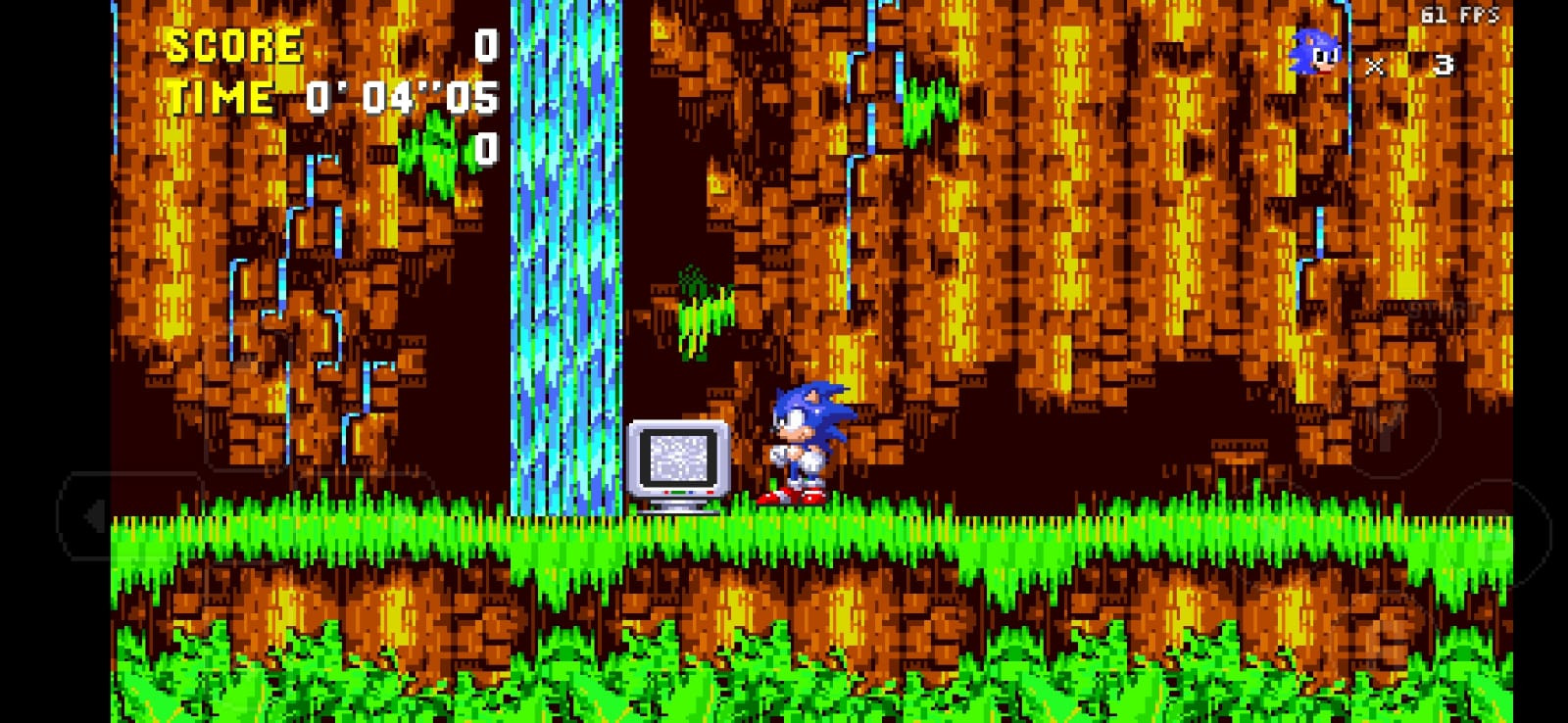
Task: Click the left directional arrow control
Action: tap(95, 513)
